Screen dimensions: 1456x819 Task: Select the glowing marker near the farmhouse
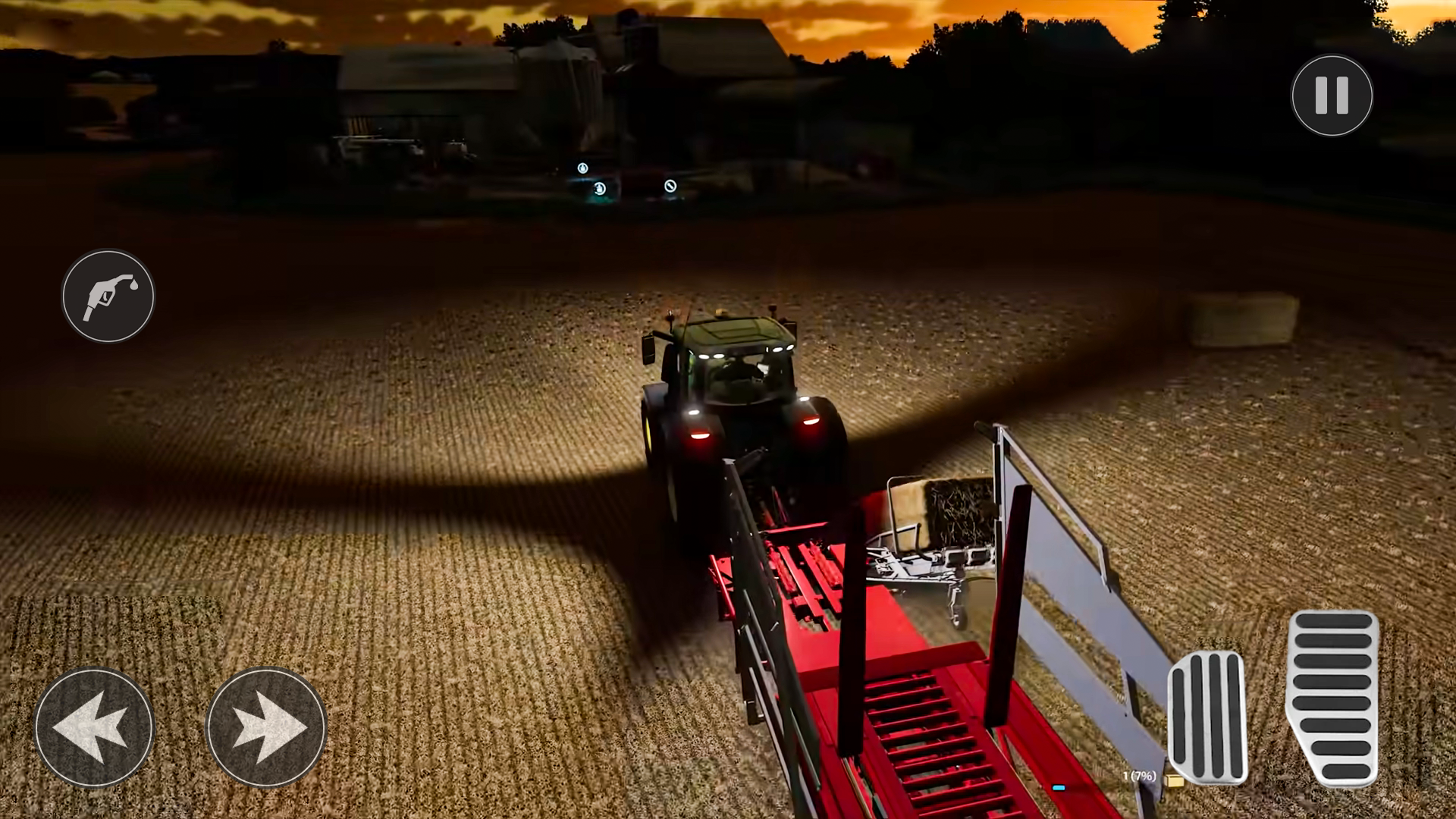pyautogui.click(x=582, y=169)
